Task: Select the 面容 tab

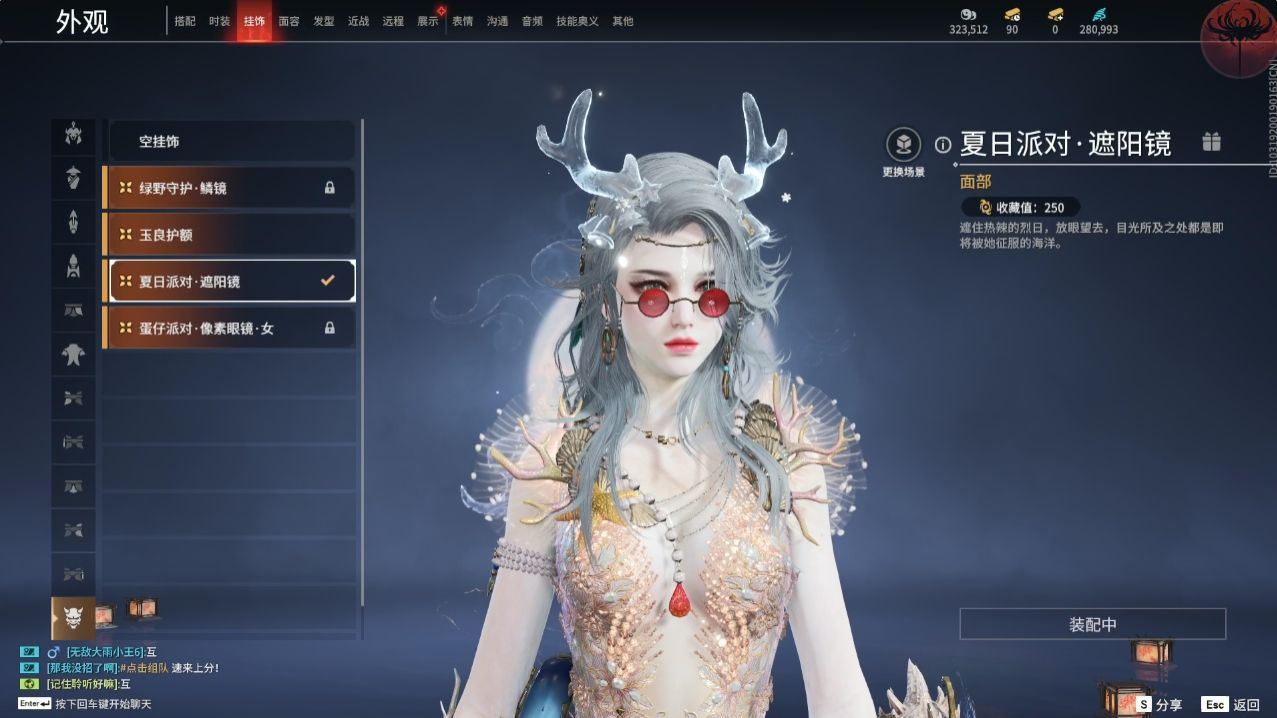Action: 289,21
